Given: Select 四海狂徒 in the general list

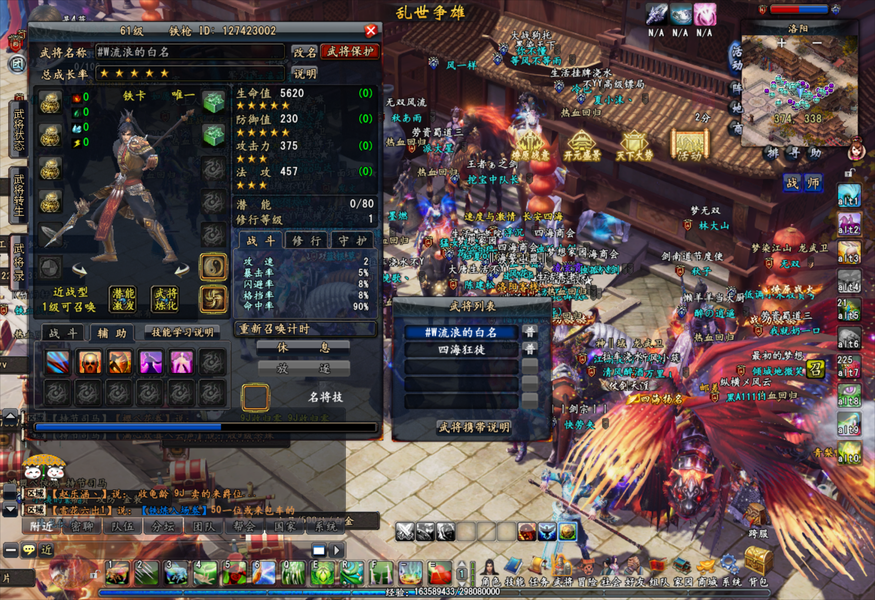Looking at the screenshot, I should coord(461,350).
